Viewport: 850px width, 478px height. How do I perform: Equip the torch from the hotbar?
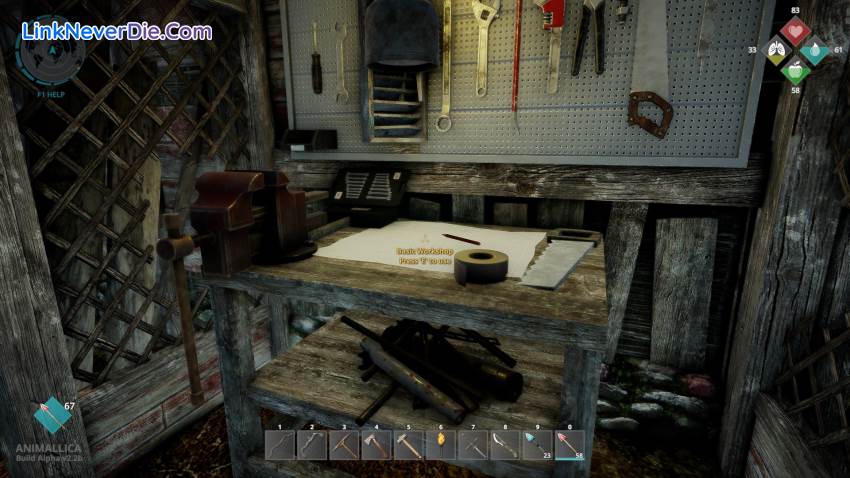coord(441,445)
